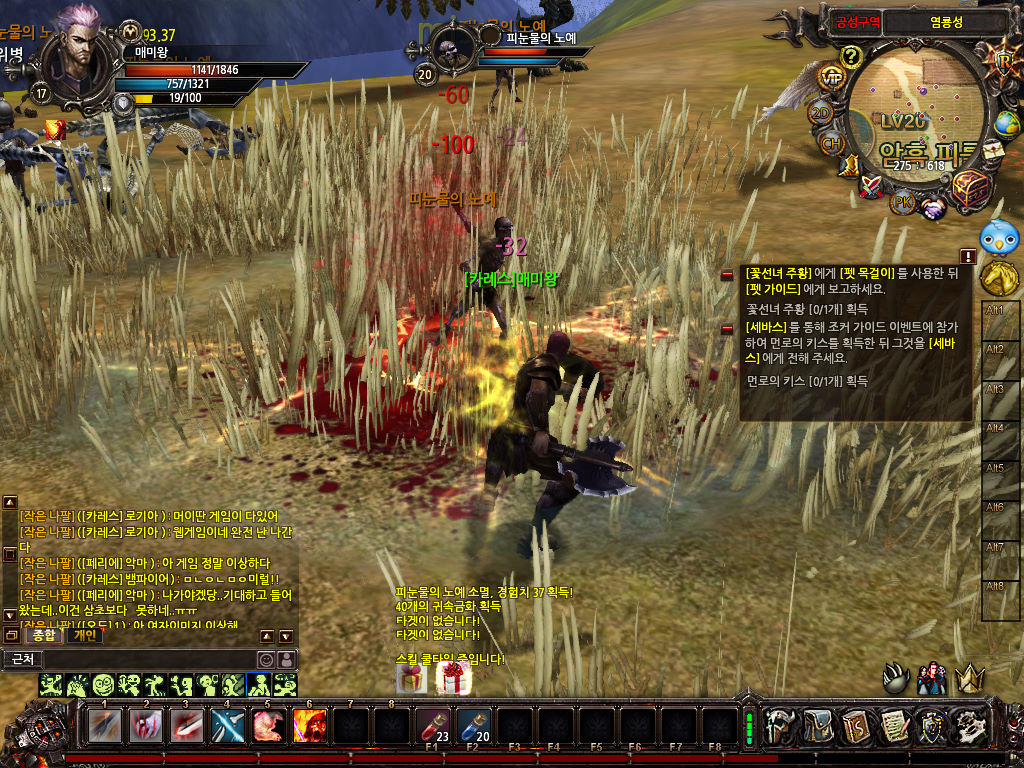Open the chat emoticon smiley button

(x=266, y=659)
